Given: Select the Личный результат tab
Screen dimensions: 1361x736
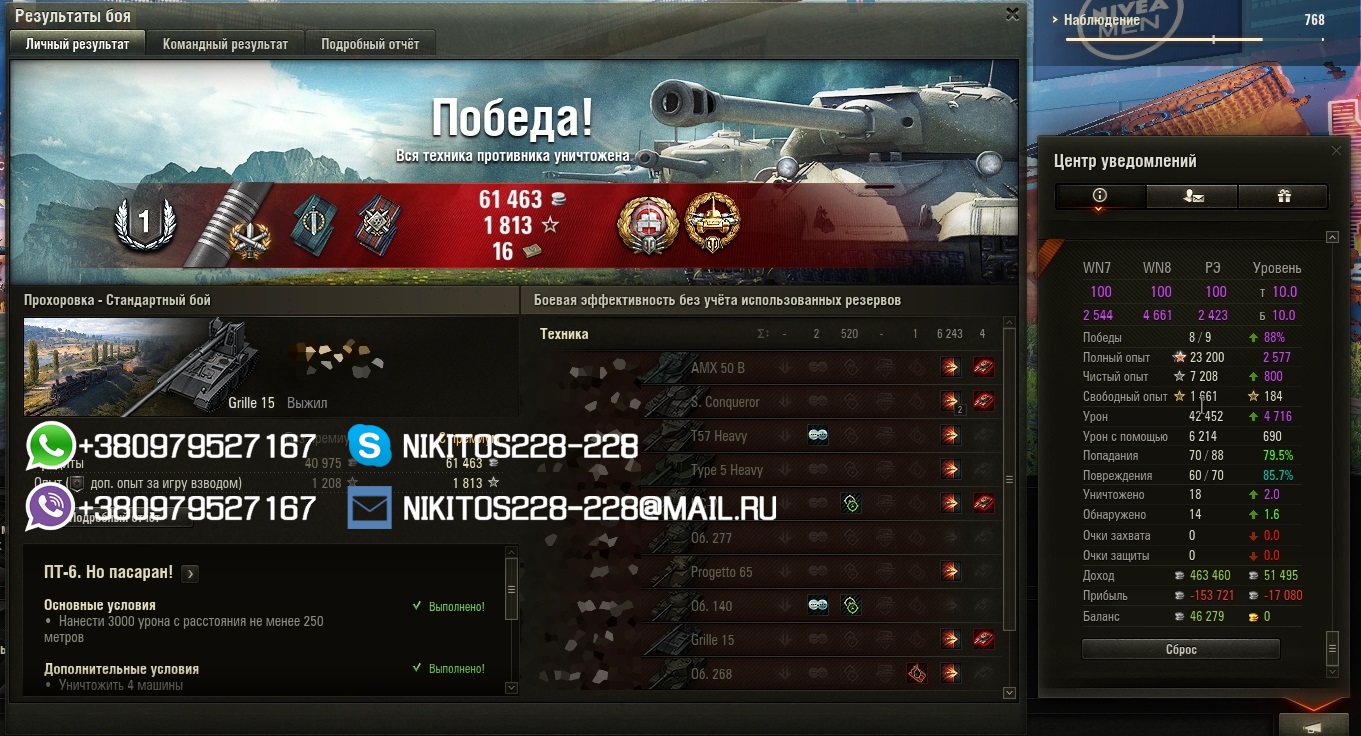Looking at the screenshot, I should [x=77, y=44].
